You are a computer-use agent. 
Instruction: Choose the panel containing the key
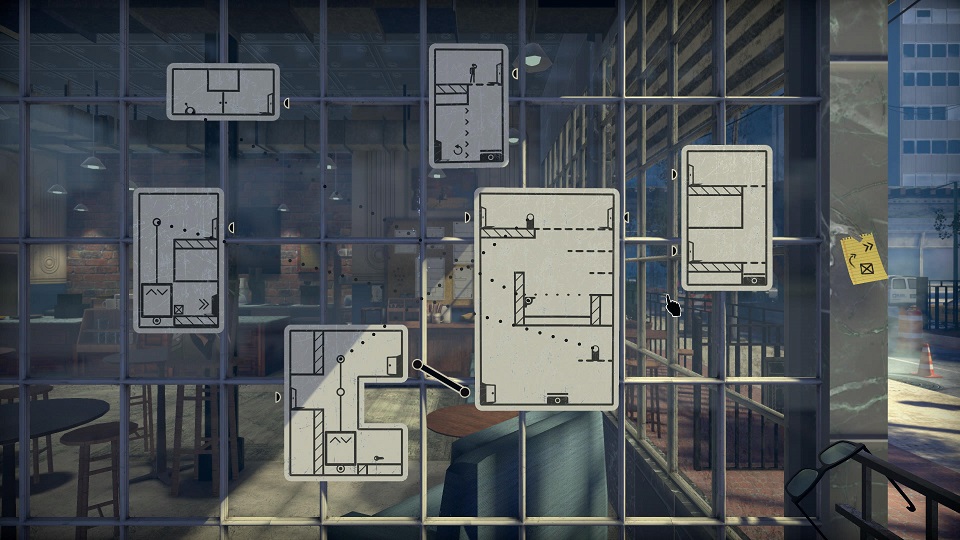(346, 402)
